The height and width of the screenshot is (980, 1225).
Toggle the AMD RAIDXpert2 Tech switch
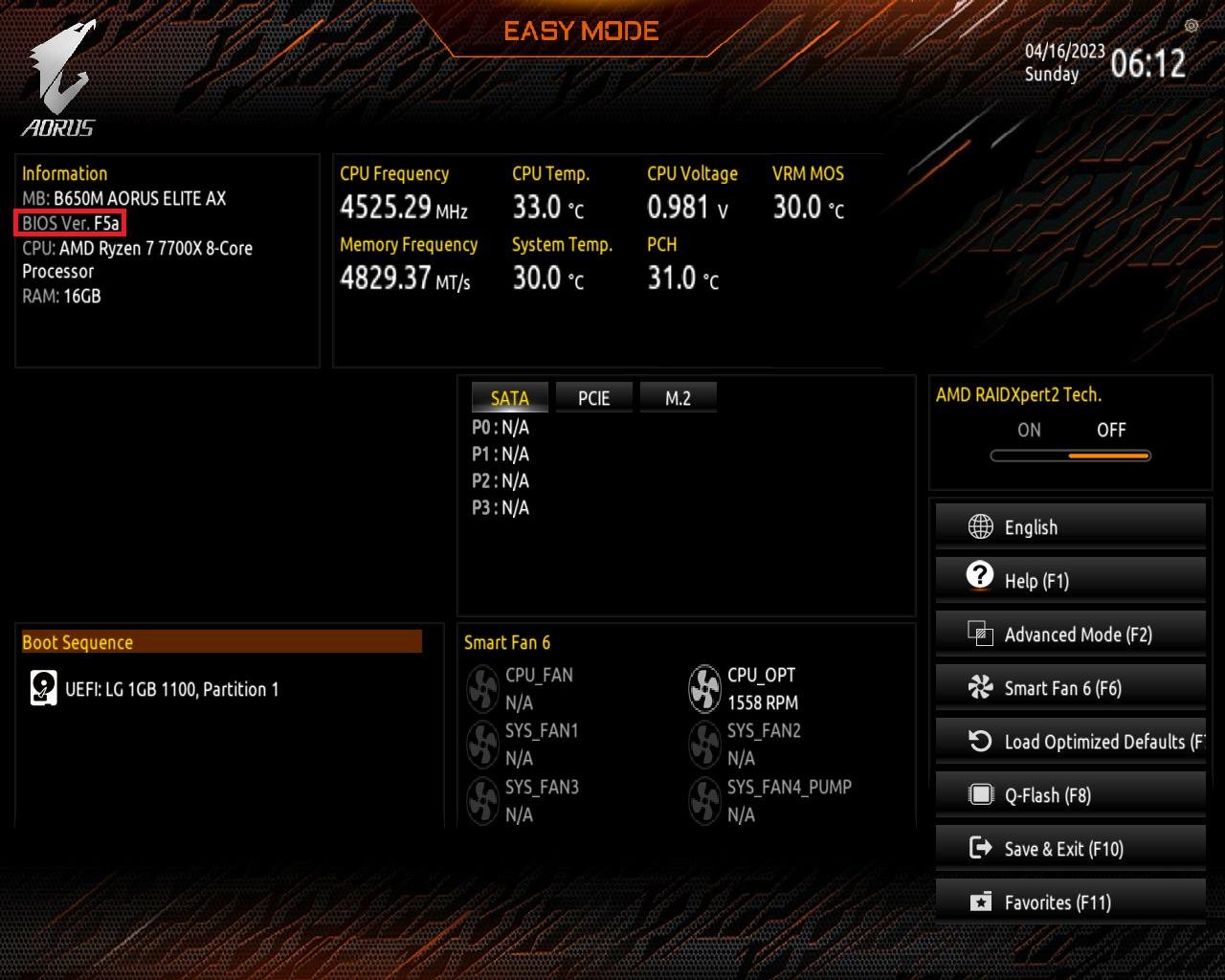[x=1070, y=455]
